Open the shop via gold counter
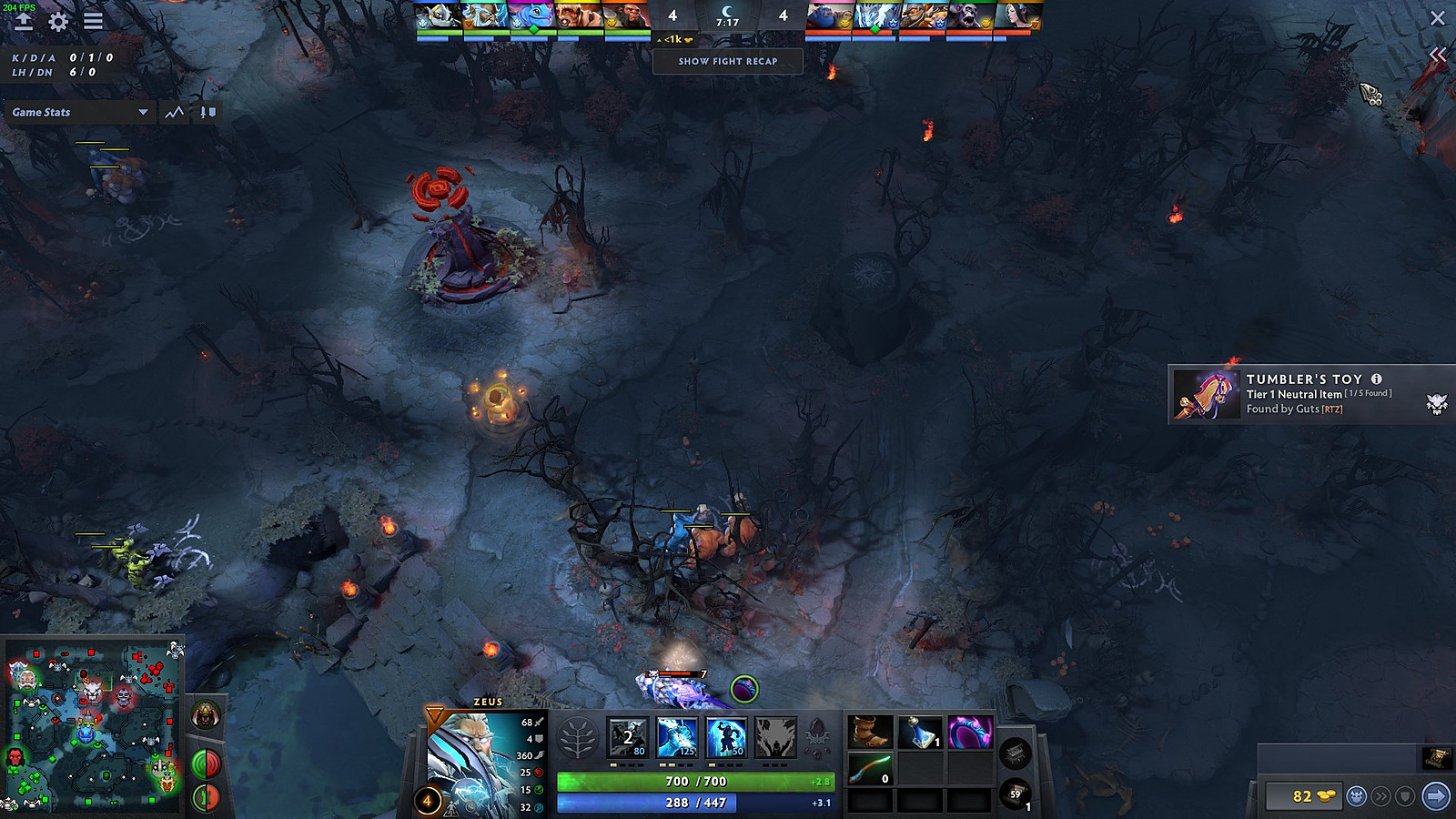This screenshot has width=1456, height=819. 1302,797
